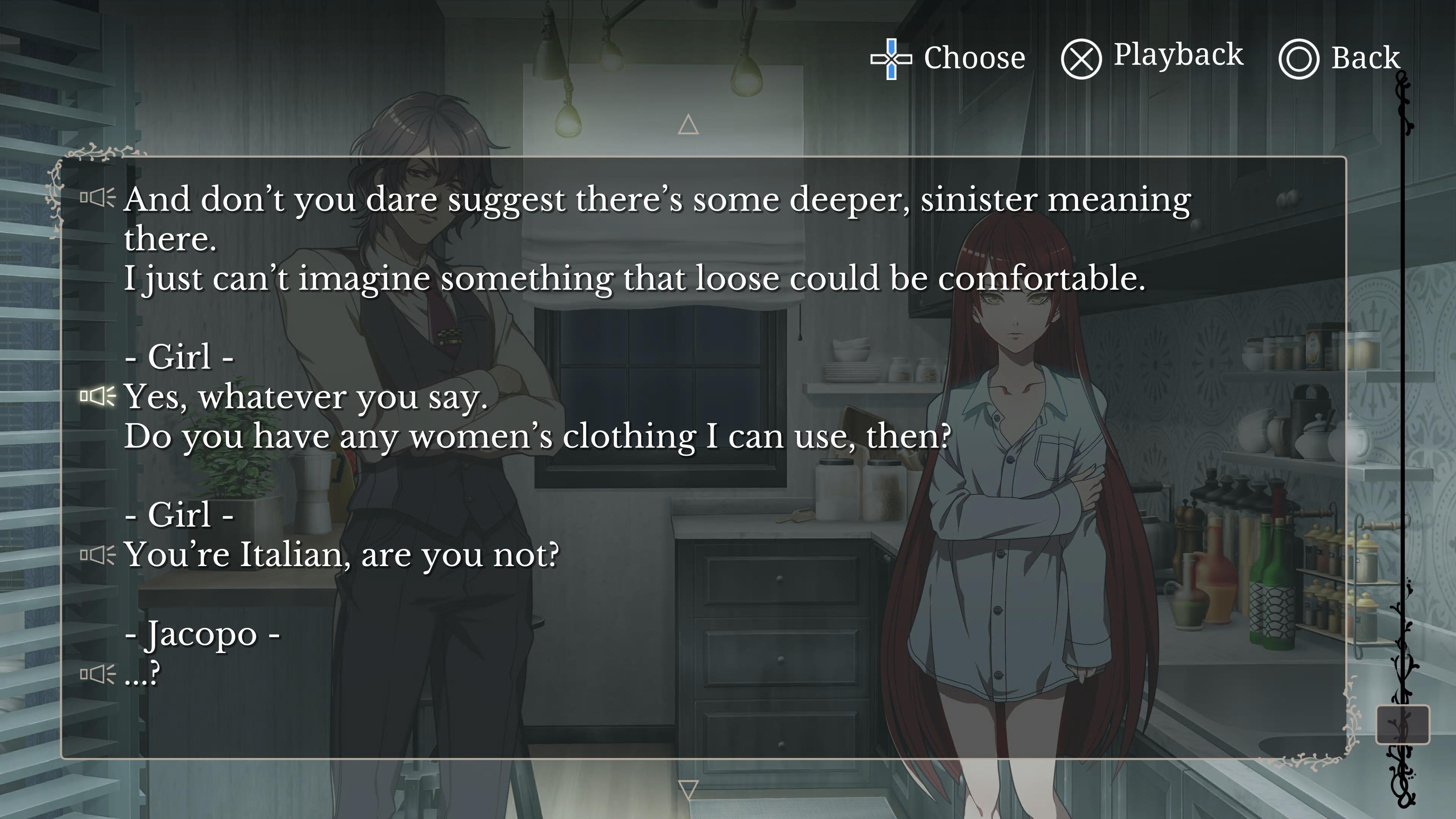Click the backlog scrollbar thumb
The height and width of the screenshot is (819, 1456).
(x=1402, y=724)
